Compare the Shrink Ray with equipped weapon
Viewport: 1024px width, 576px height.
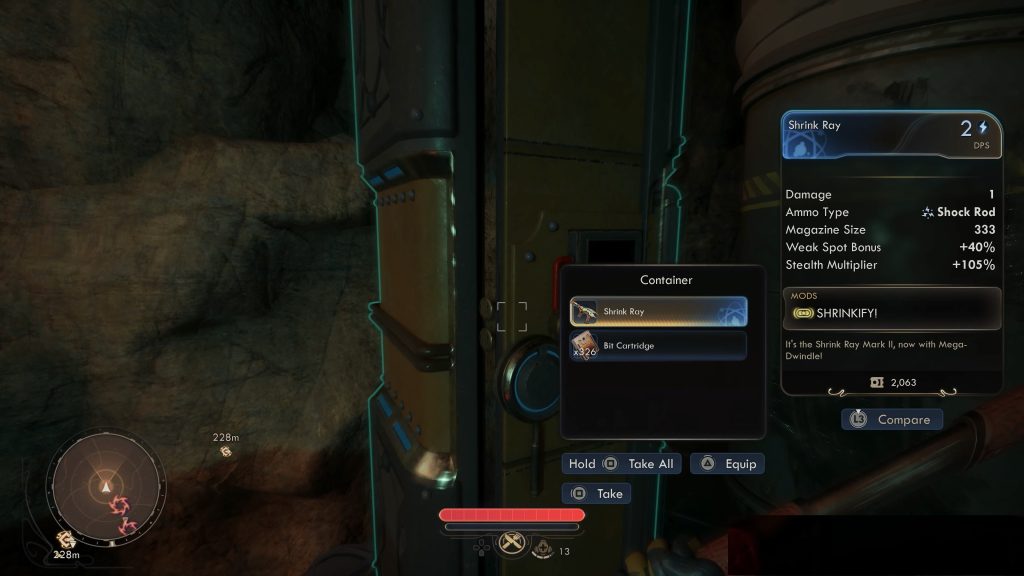pyautogui.click(x=892, y=420)
